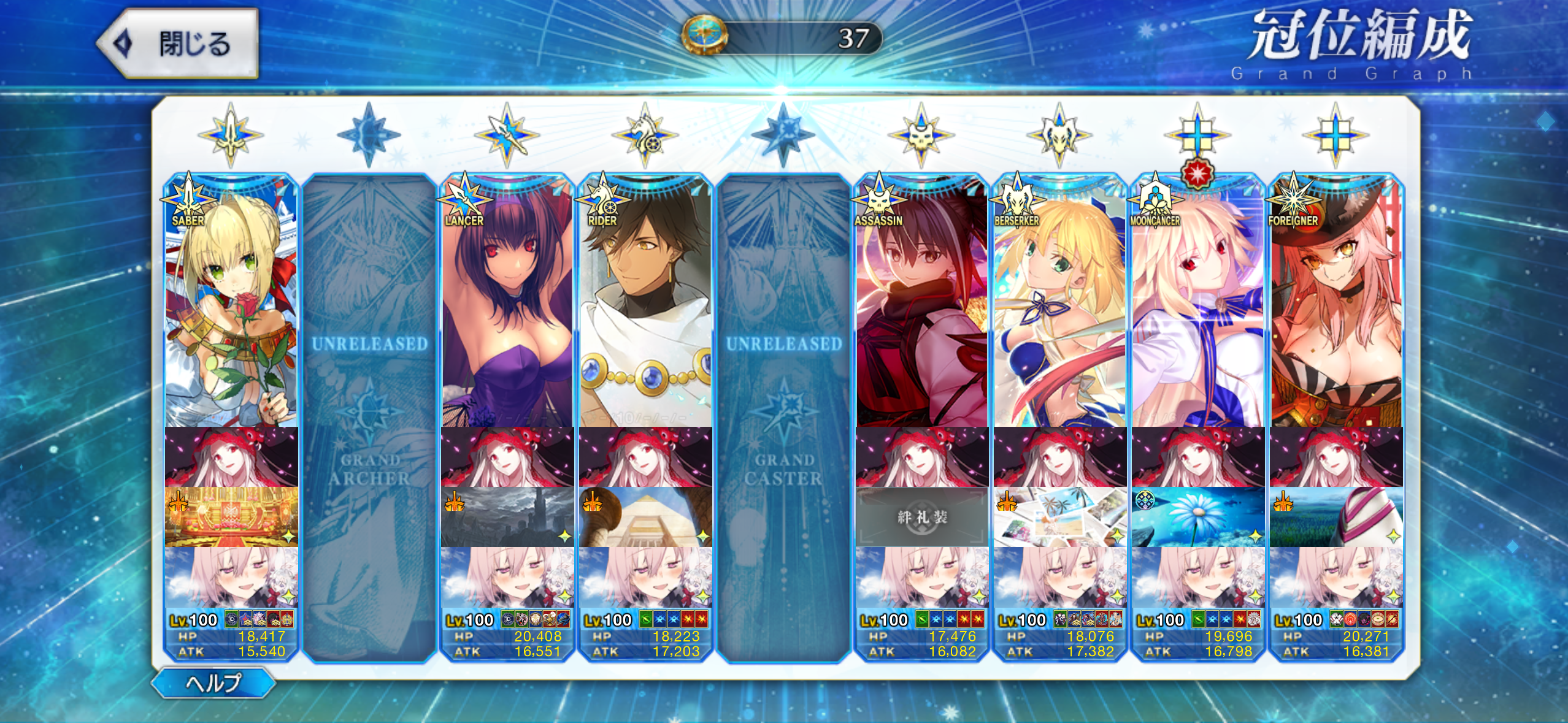The height and width of the screenshot is (723, 1568).
Task: Select the Mooncancer's blue flower craft essence
Action: tap(1197, 517)
